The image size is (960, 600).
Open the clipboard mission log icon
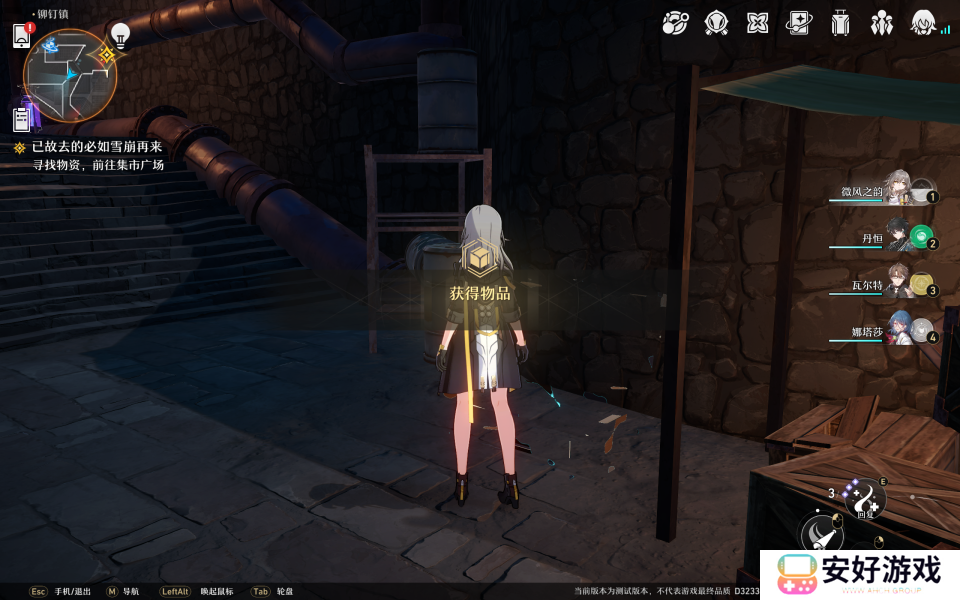click(22, 120)
